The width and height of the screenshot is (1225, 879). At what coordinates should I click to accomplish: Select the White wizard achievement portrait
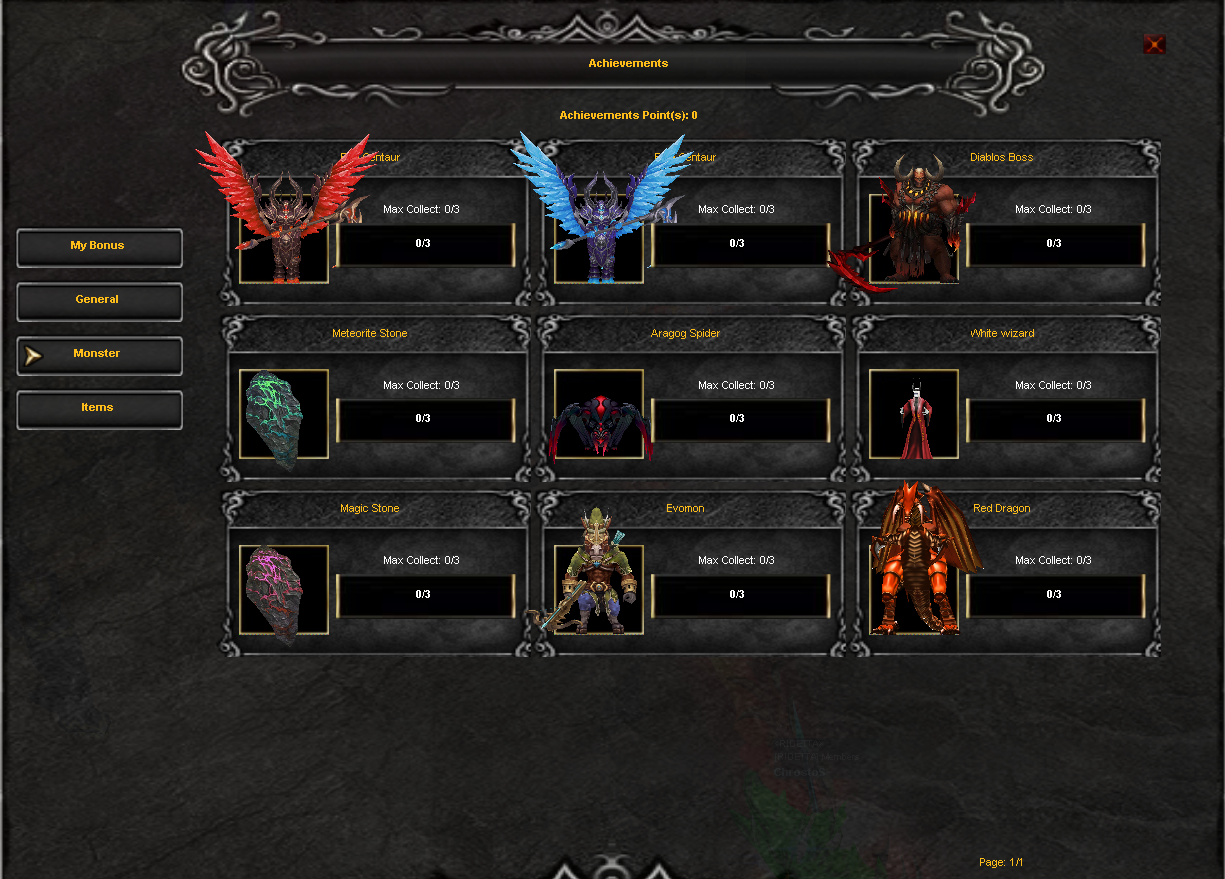tap(914, 414)
